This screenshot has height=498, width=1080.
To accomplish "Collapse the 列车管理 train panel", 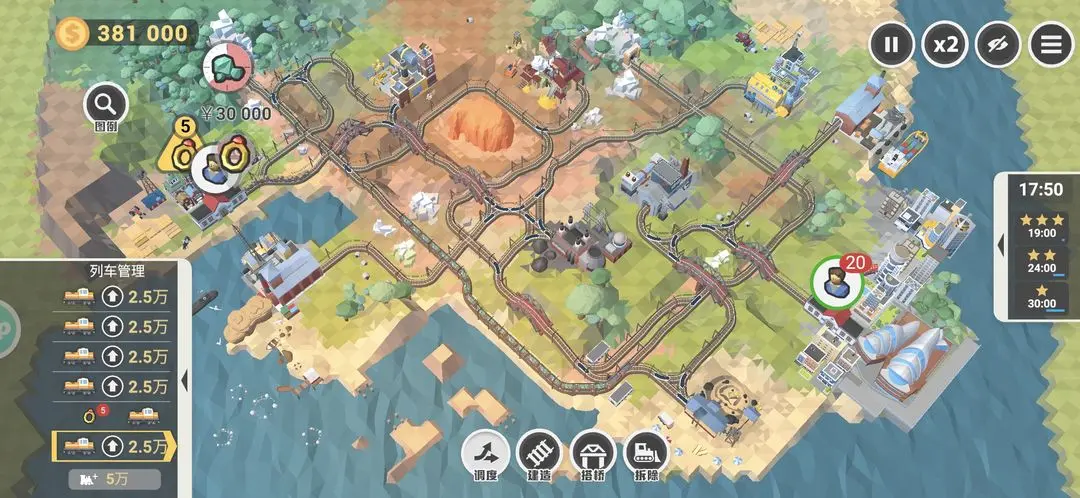I will point(185,380).
